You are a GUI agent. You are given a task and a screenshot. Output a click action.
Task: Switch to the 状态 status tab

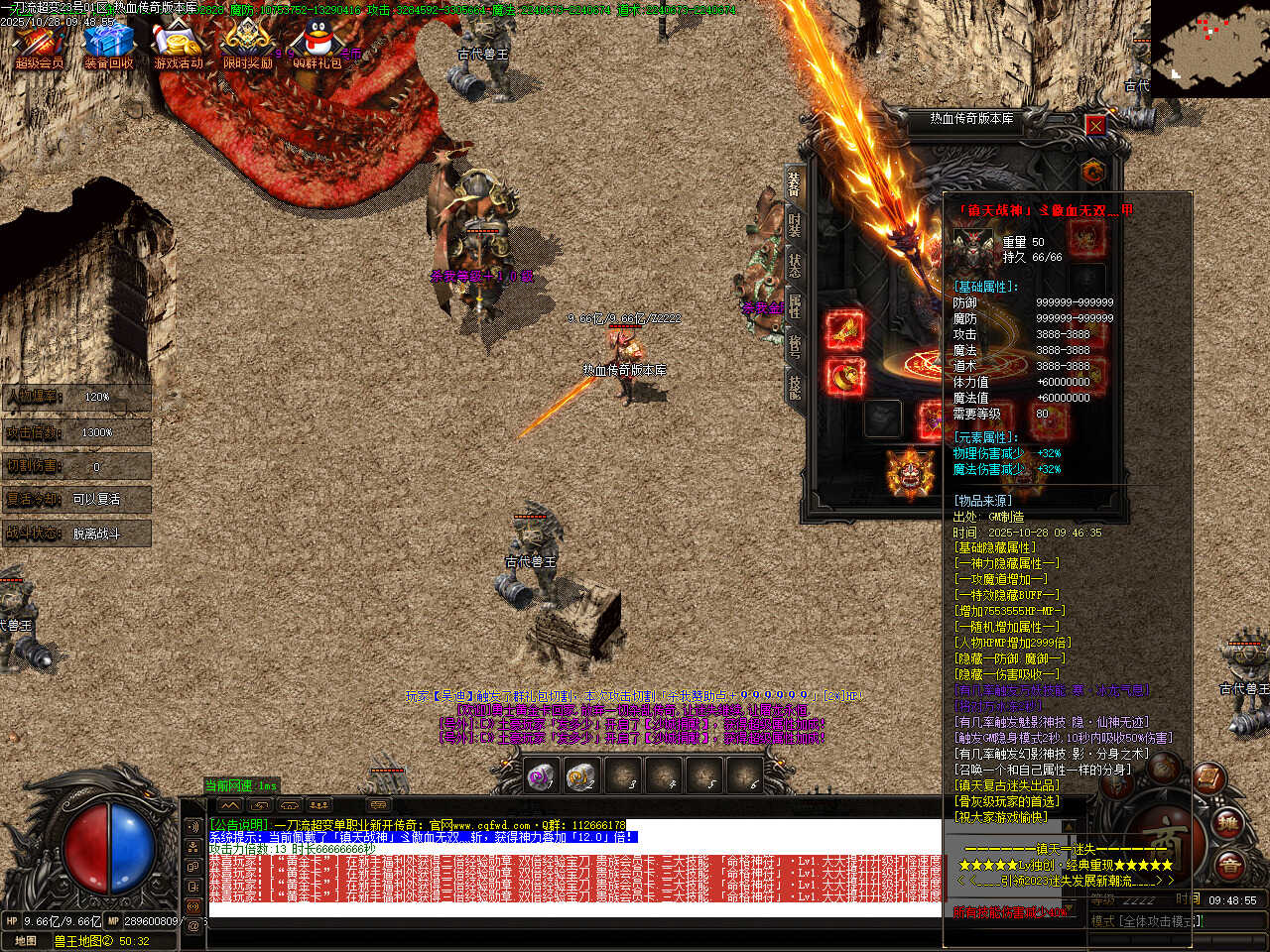pyautogui.click(x=794, y=265)
